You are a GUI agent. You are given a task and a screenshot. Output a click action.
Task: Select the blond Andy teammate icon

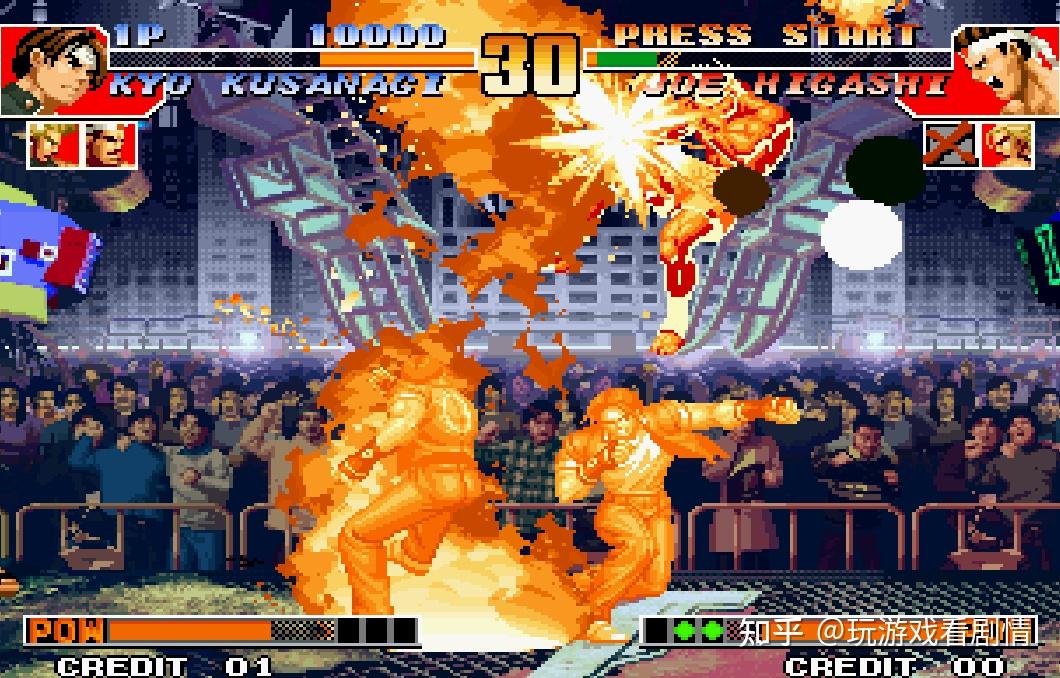[x=1007, y=145]
